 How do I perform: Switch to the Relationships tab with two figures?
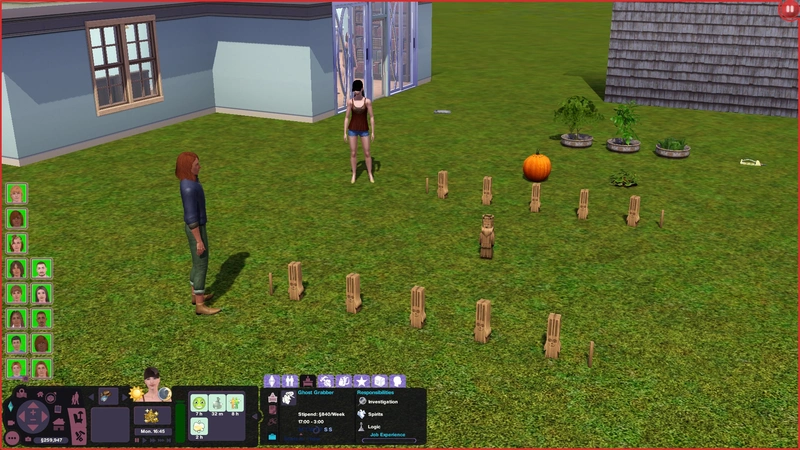pos(290,381)
